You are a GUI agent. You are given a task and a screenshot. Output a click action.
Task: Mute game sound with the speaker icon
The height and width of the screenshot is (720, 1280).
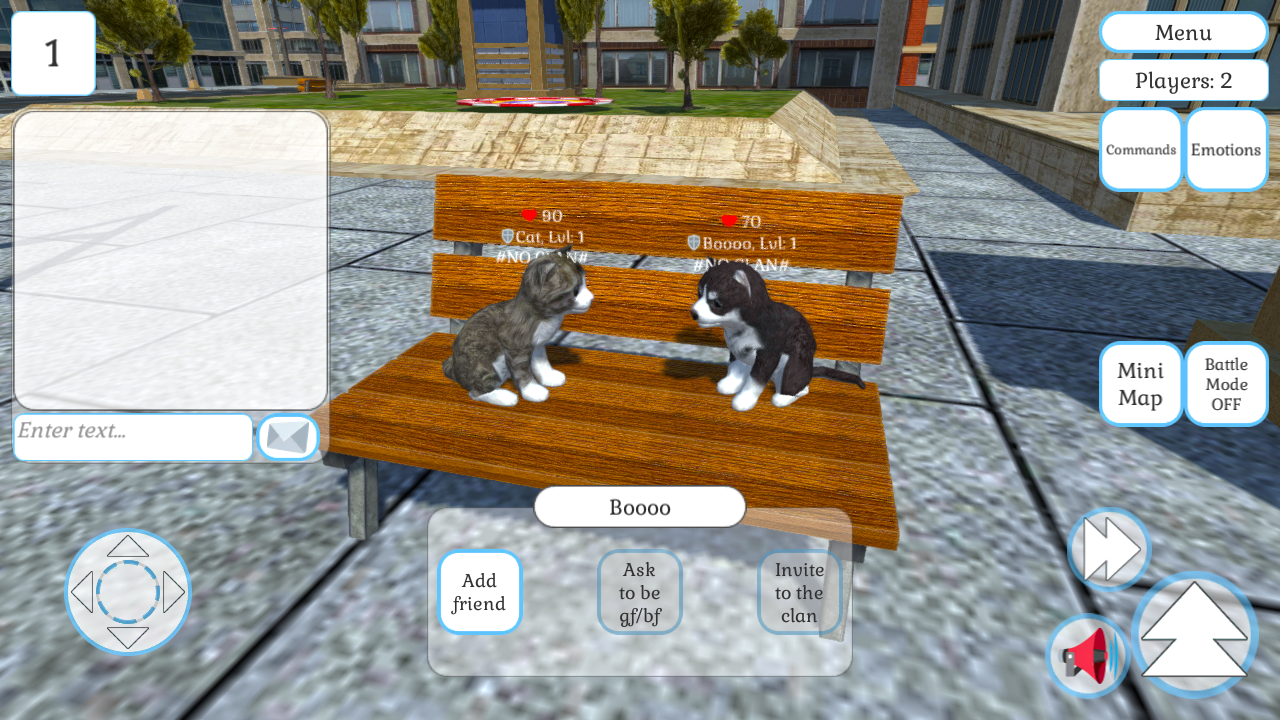coord(1086,655)
